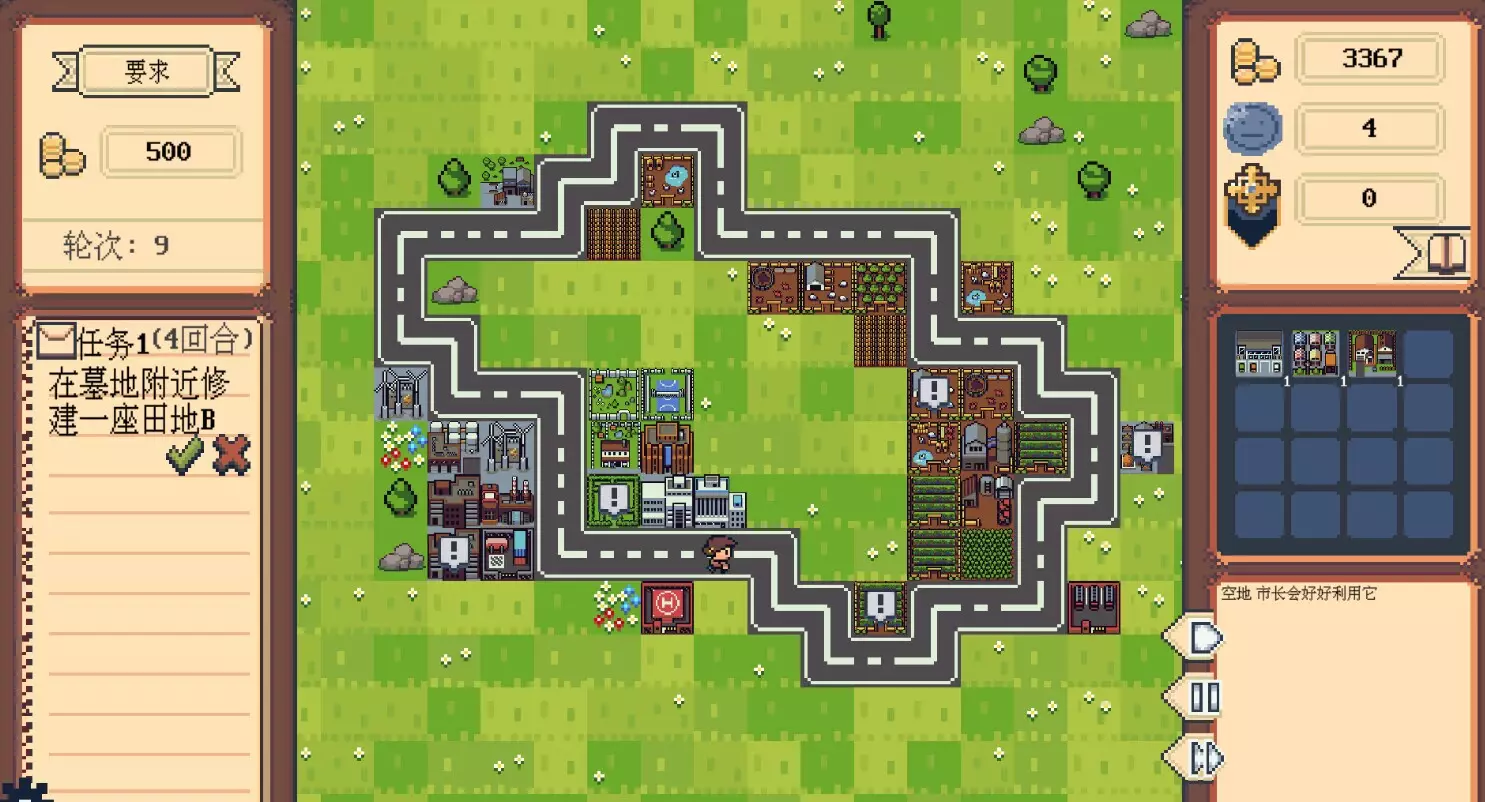Accept task 1 with the green checkmark
The image size is (1485, 802).
tap(185, 455)
